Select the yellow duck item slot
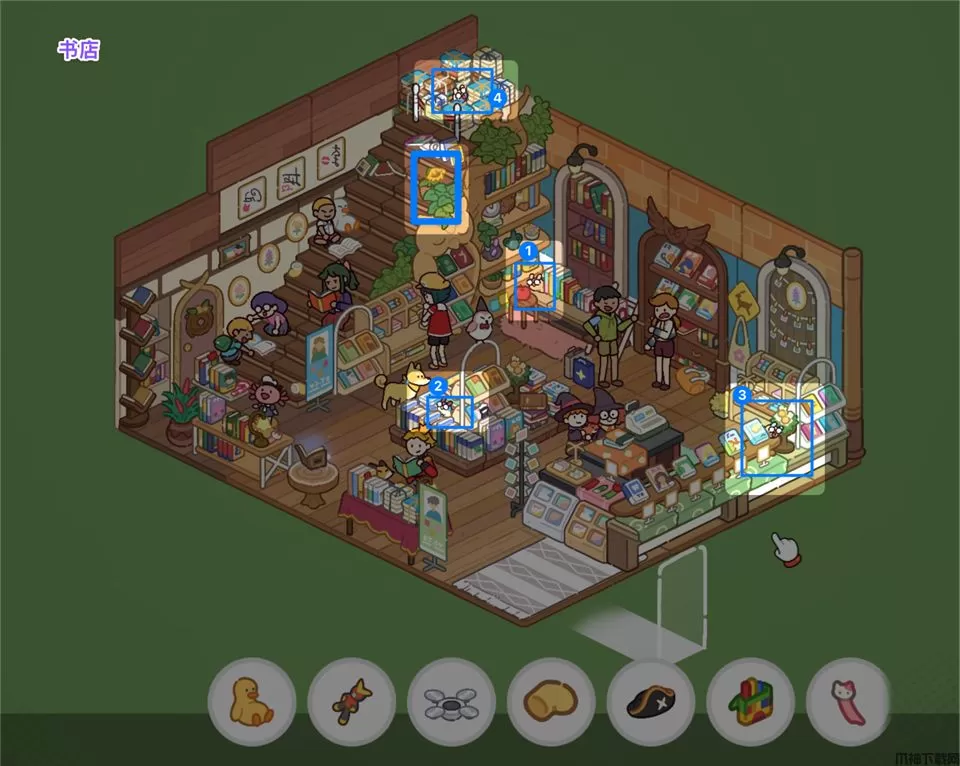This screenshot has width=960, height=766. click(251, 701)
